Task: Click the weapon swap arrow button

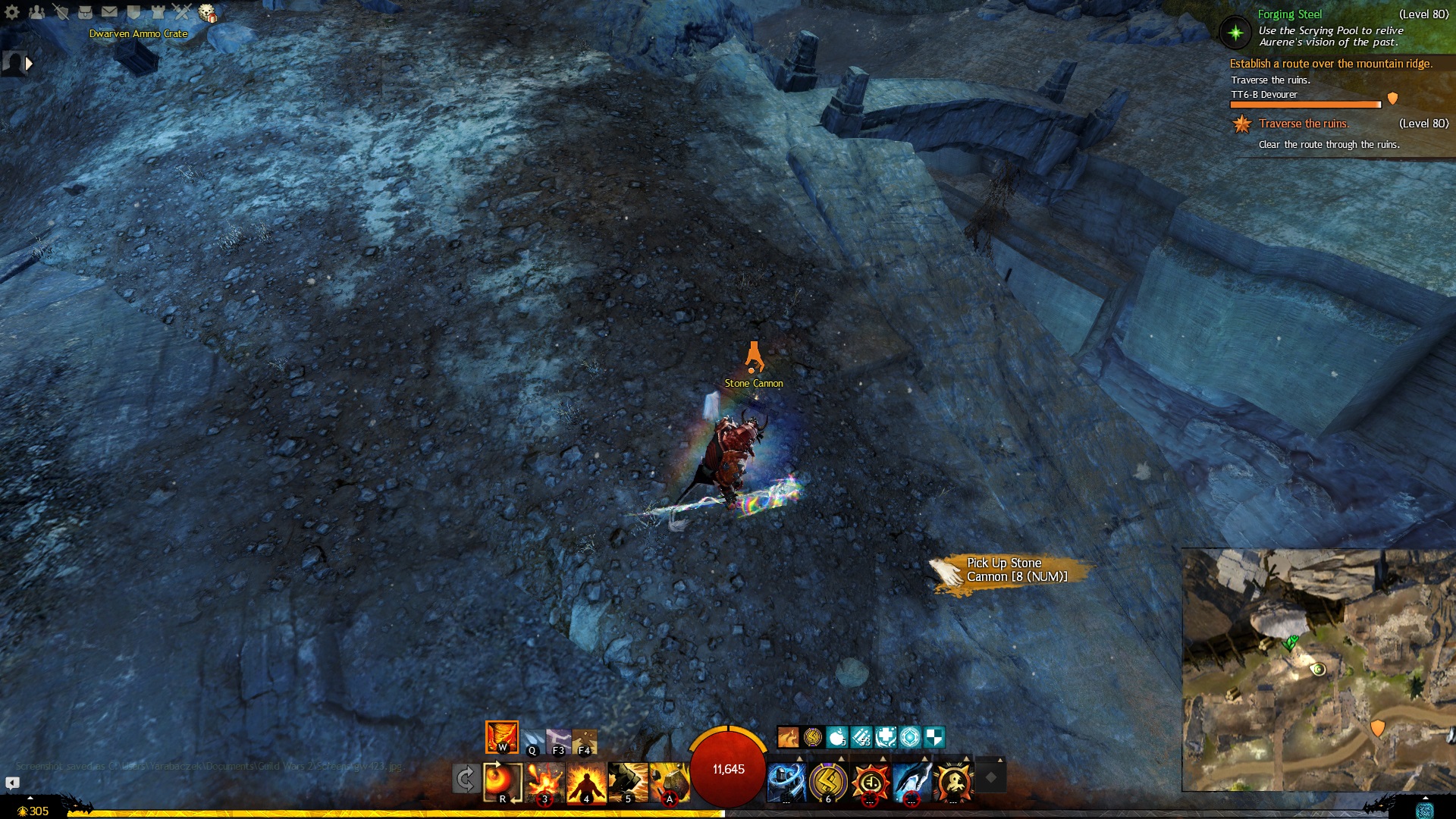Action: 465,779
